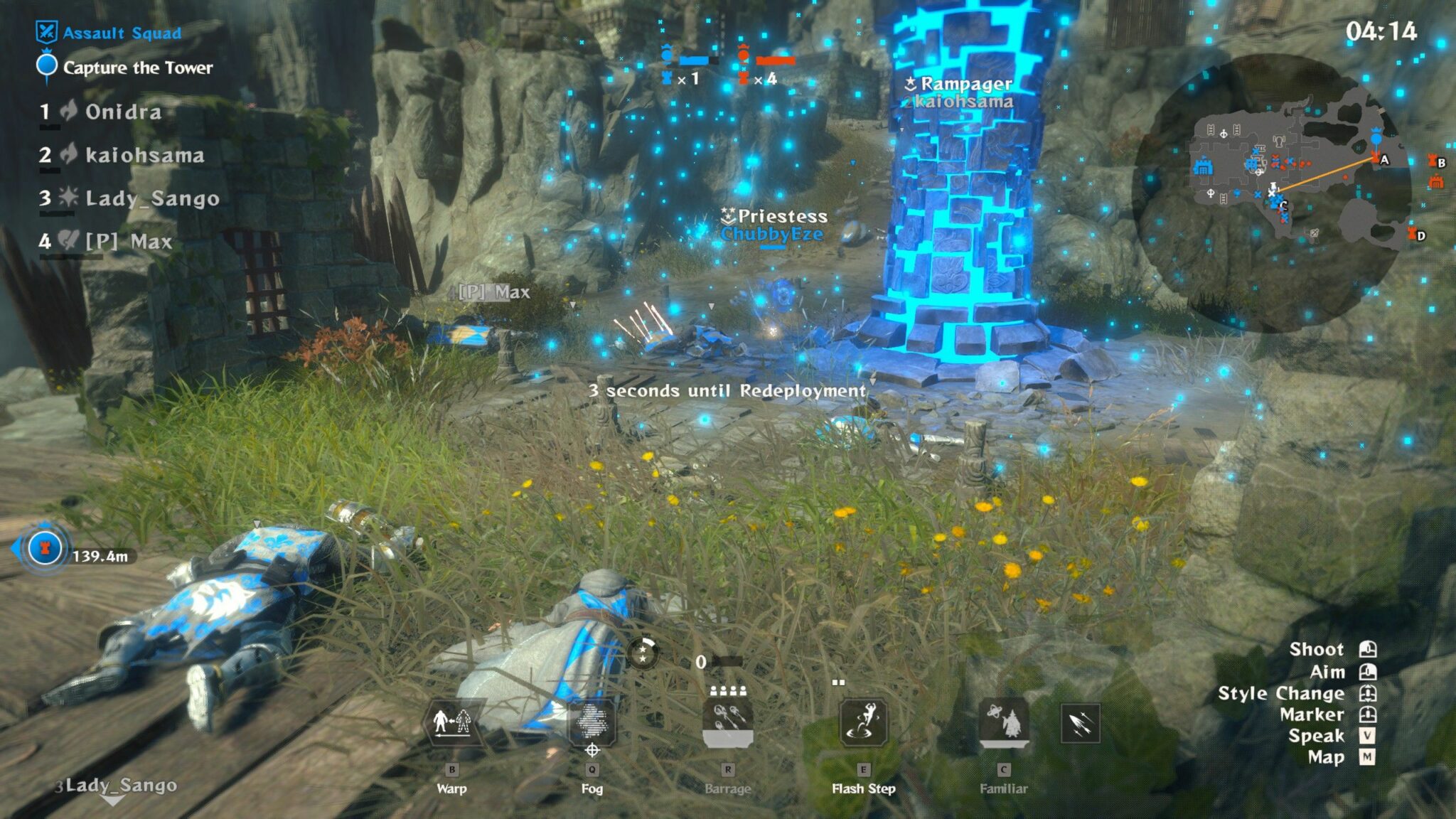This screenshot has height=819, width=1456.
Task: Select squad member Onidra
Action: tap(123, 112)
